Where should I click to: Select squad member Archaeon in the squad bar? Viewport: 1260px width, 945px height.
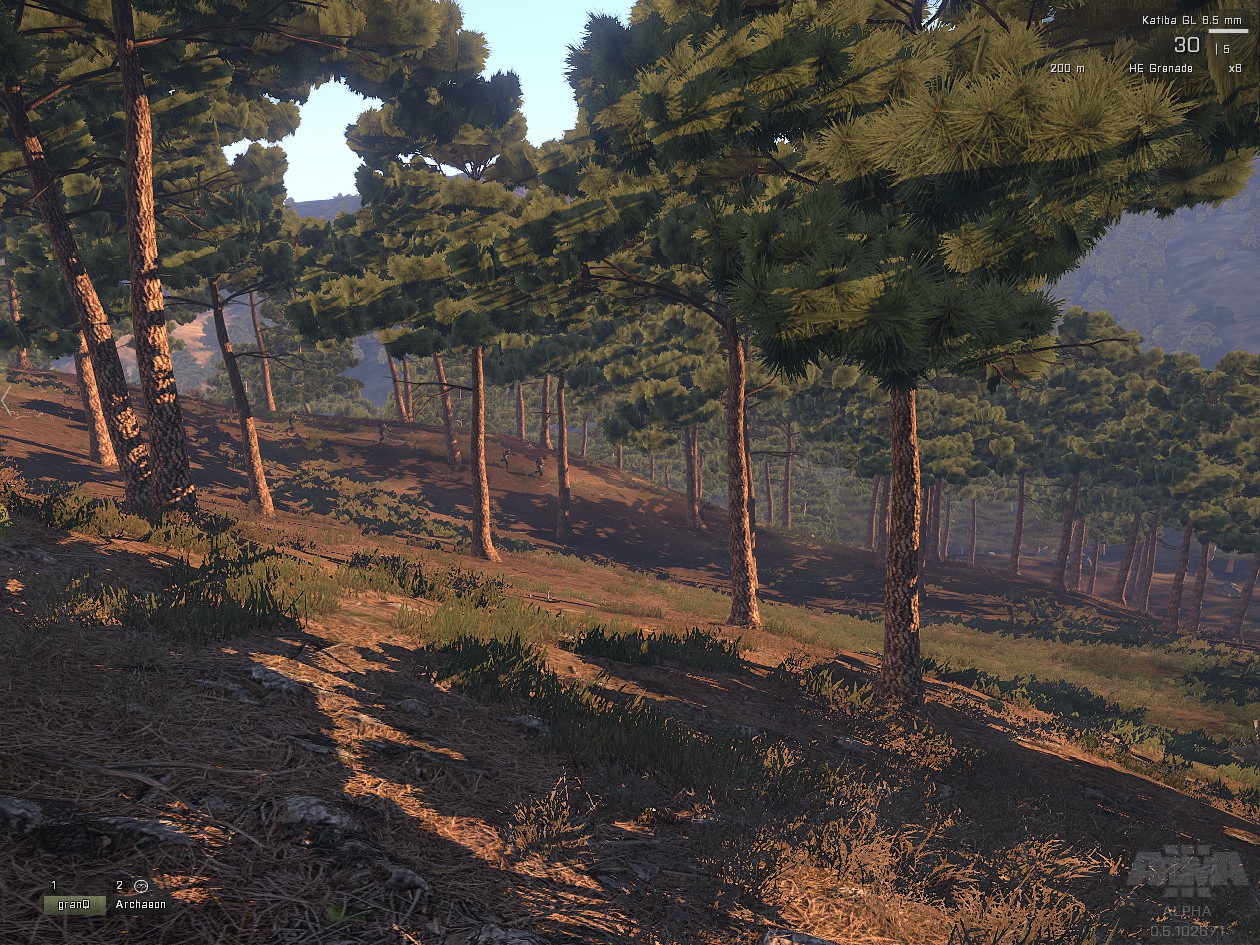[x=136, y=904]
